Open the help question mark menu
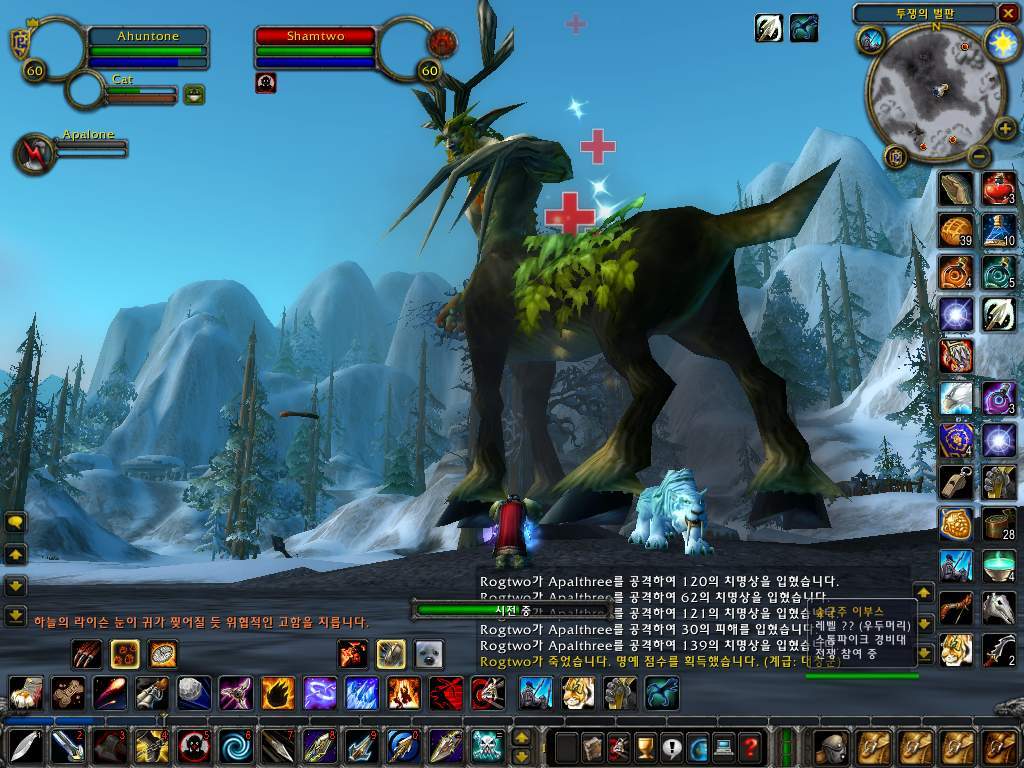 [x=749, y=746]
